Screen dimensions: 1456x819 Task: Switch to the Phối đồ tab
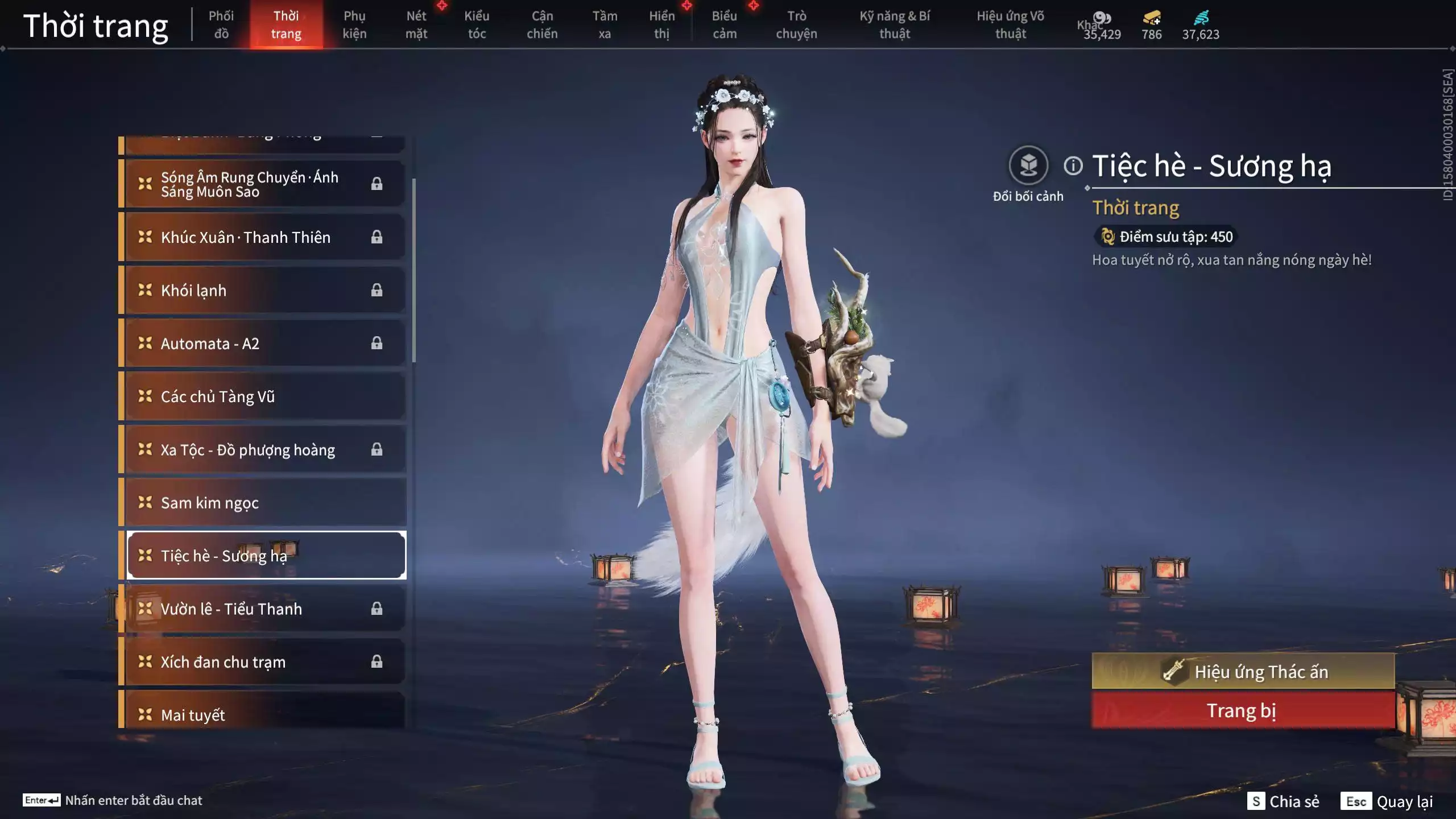(x=221, y=24)
